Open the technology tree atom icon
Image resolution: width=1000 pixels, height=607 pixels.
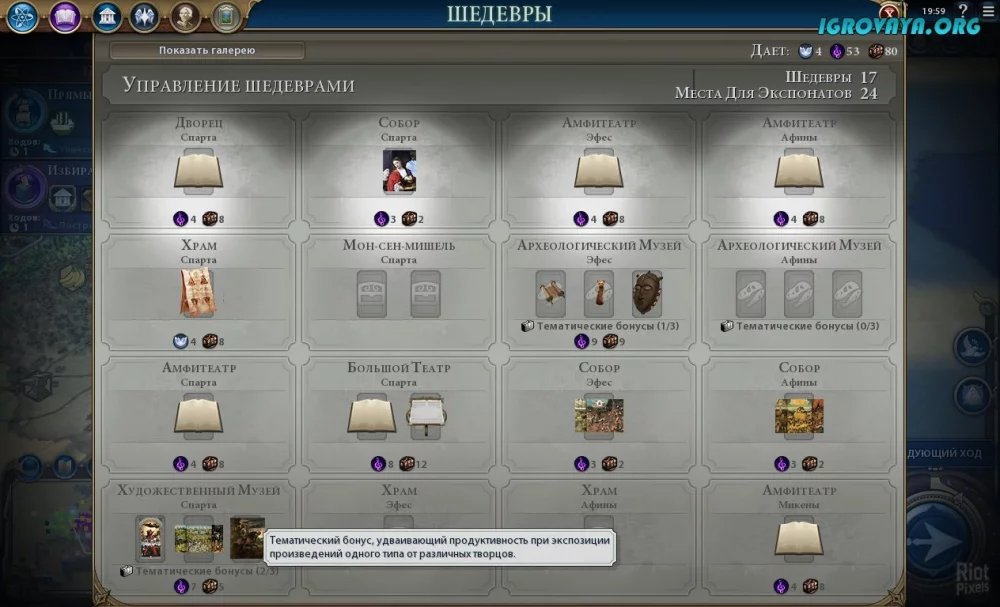click(x=24, y=16)
